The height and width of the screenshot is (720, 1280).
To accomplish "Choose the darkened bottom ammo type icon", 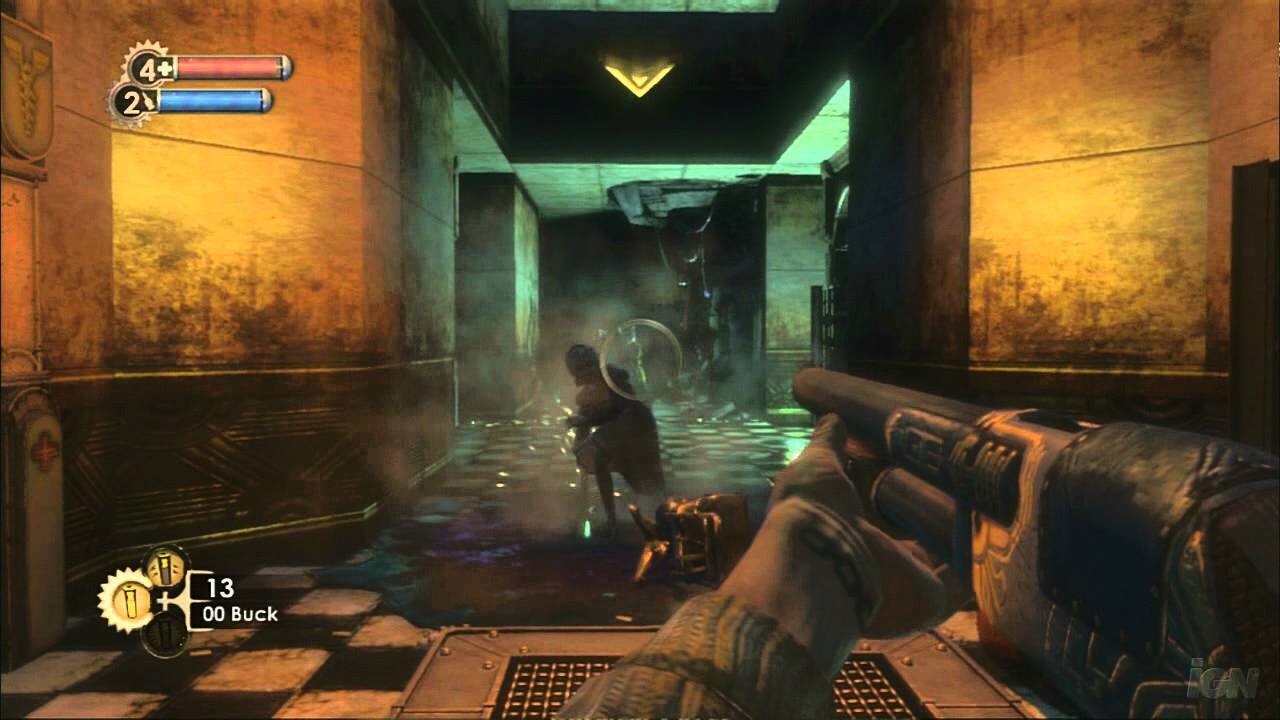I will tap(164, 632).
